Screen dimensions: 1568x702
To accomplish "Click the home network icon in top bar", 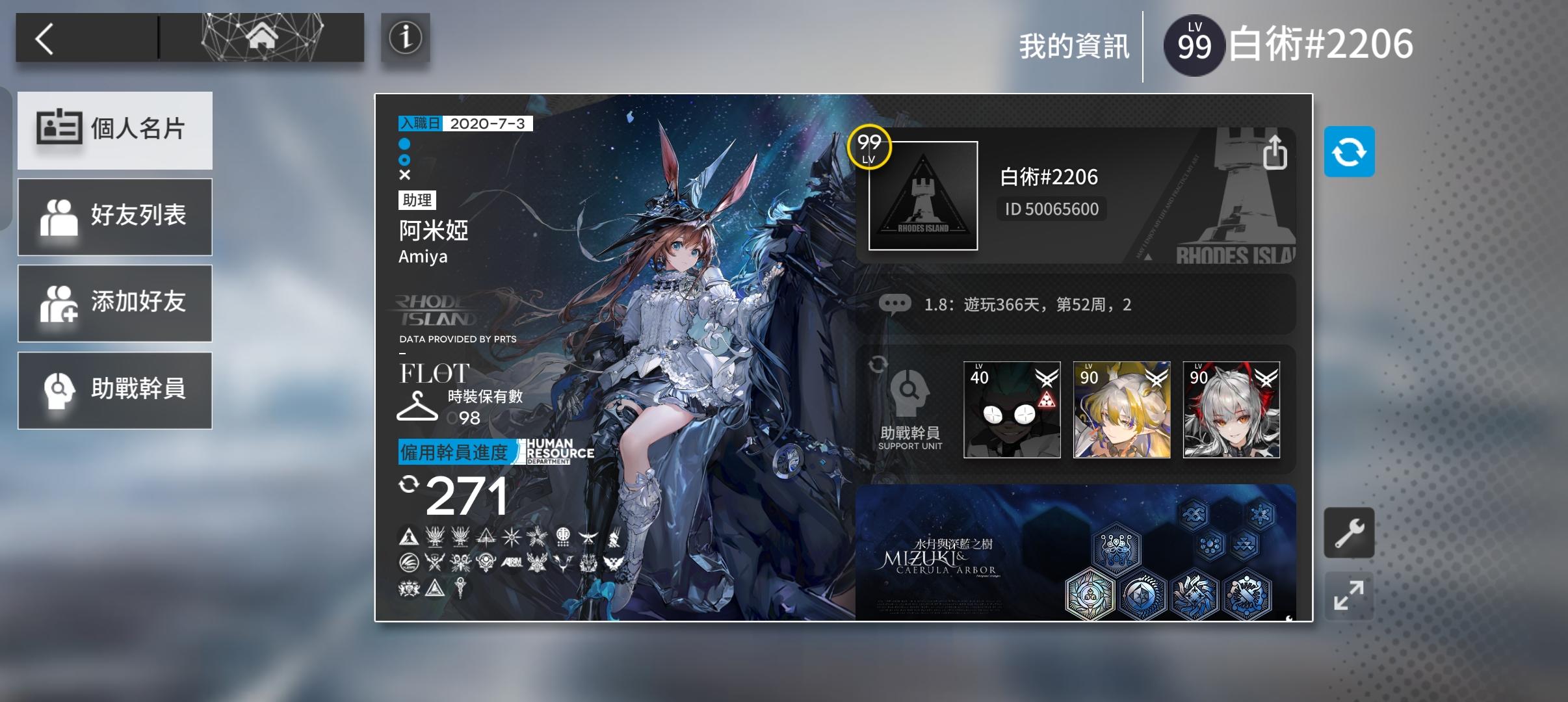I will [x=262, y=38].
